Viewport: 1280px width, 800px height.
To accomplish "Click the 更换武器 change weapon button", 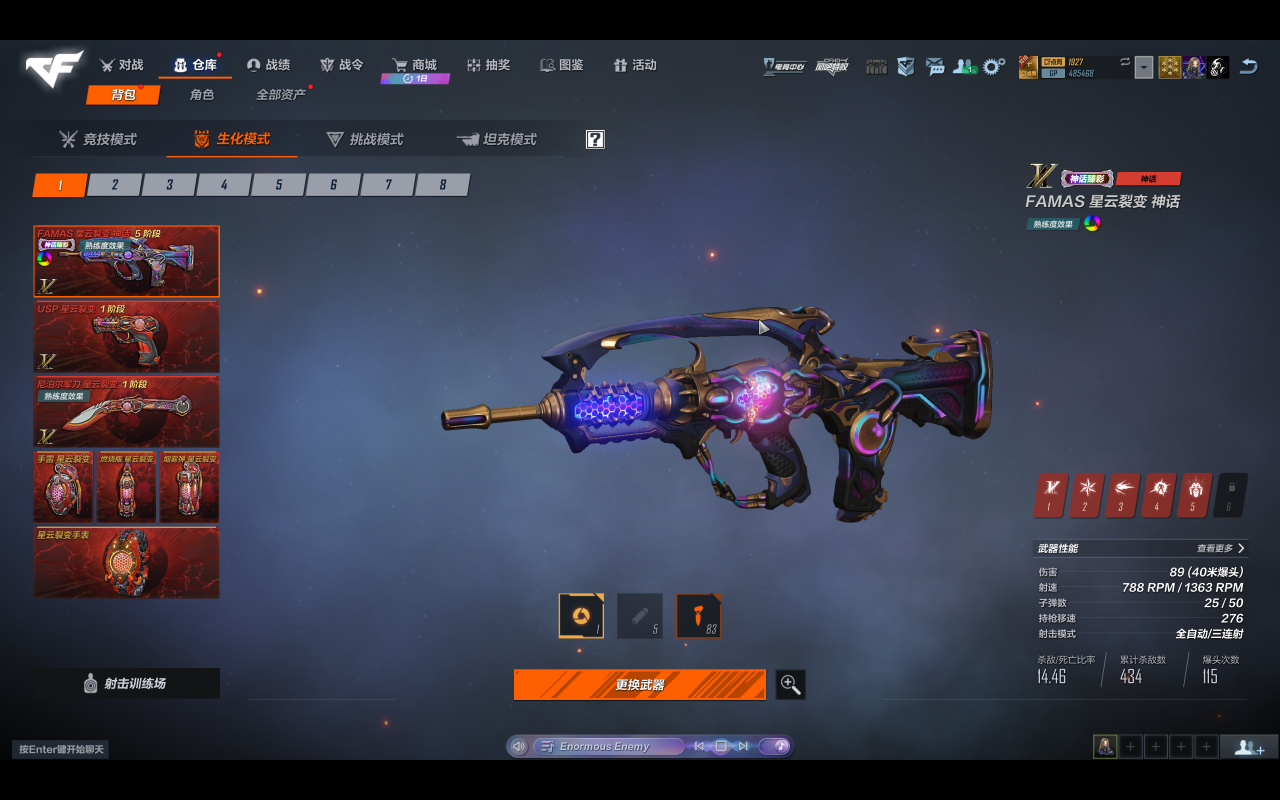I will click(x=640, y=685).
